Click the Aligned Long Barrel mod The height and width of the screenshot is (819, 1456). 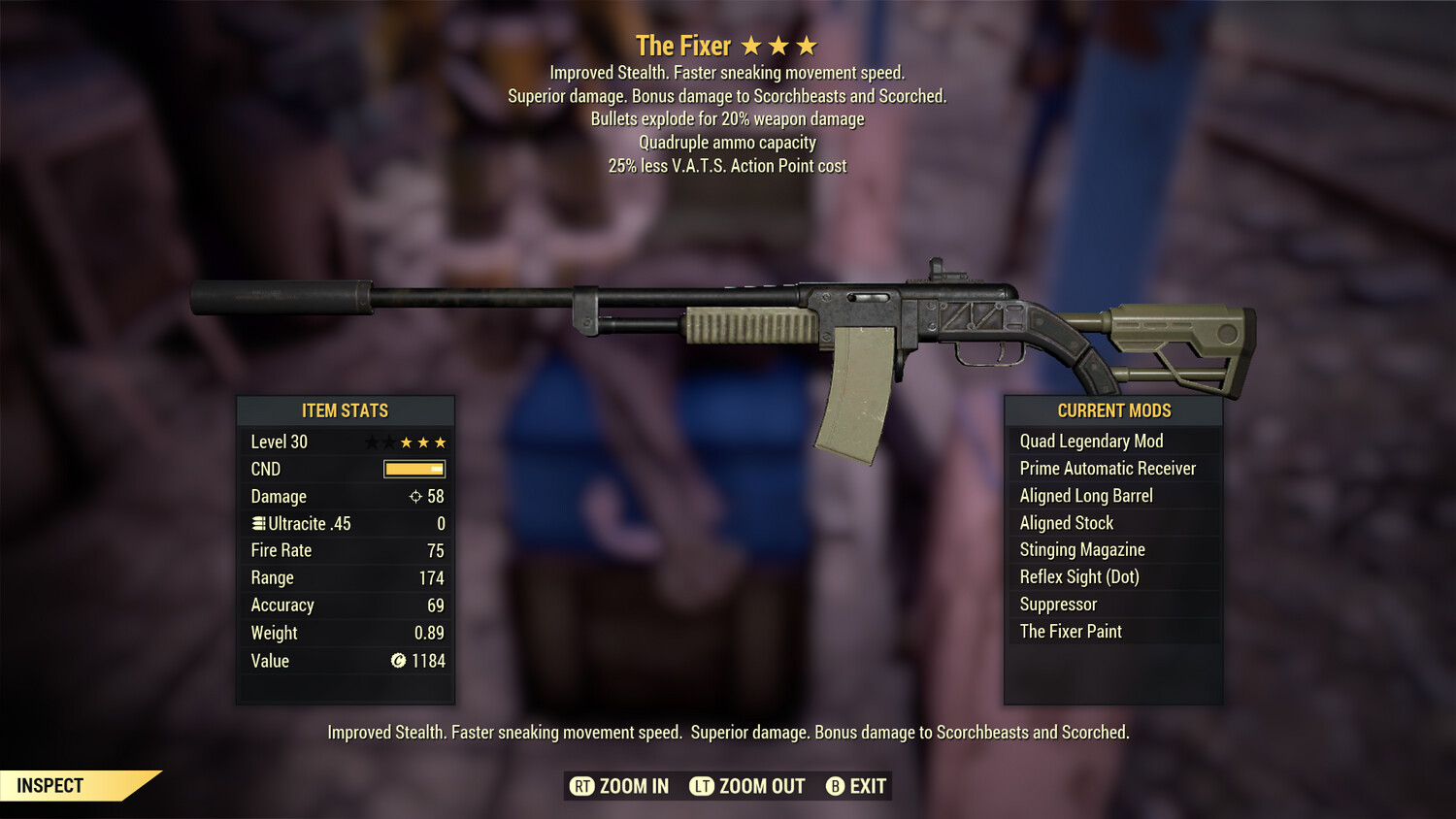1085,495
